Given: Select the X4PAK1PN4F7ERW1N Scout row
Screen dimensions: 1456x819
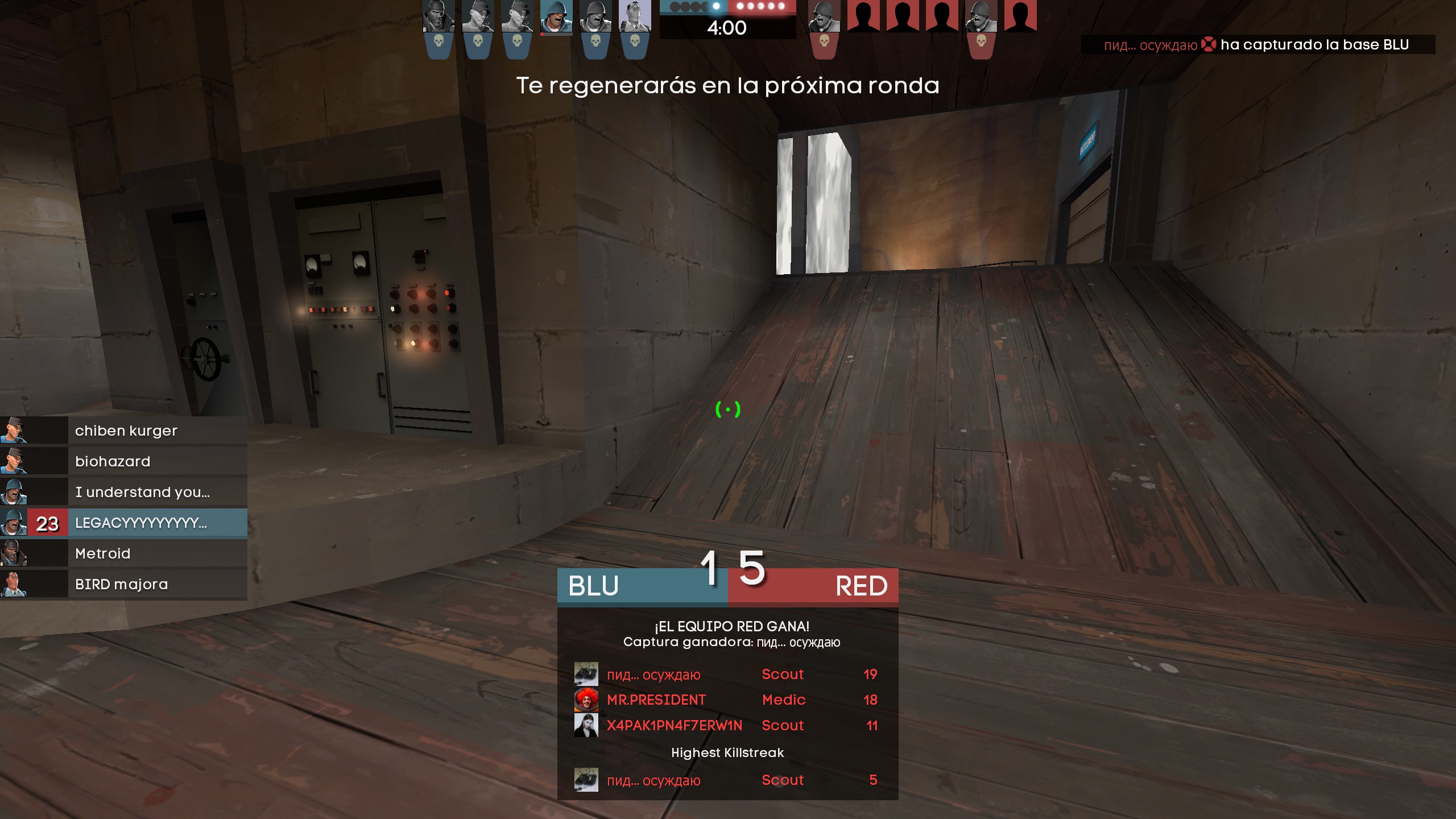Looking at the screenshot, I should (727, 725).
